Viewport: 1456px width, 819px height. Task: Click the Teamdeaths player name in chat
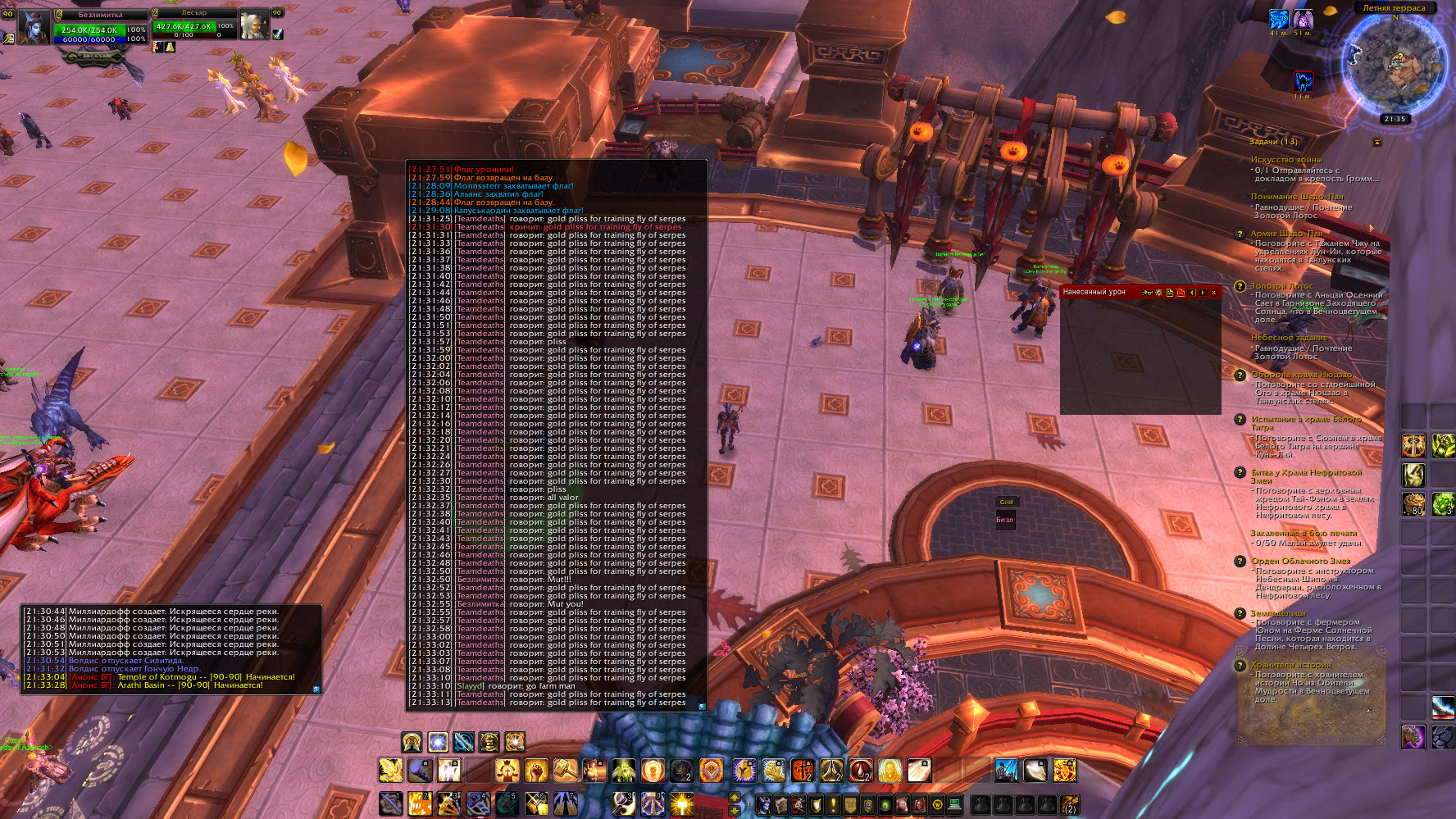coord(480,219)
